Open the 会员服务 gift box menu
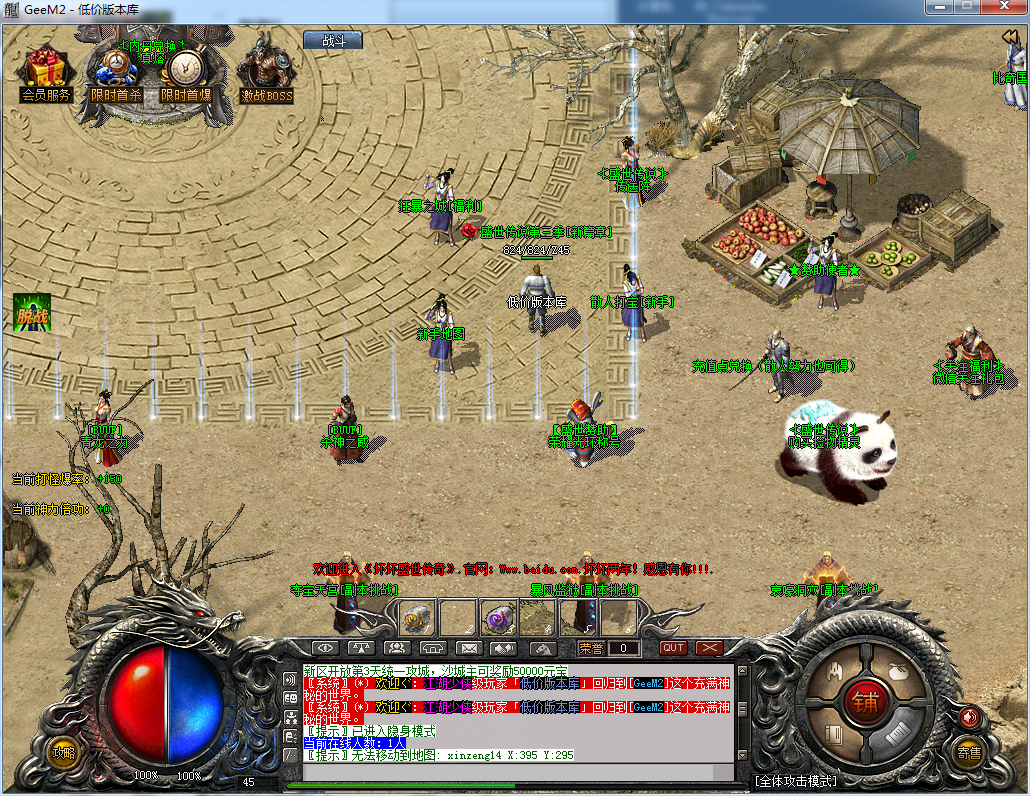This screenshot has height=796, width=1030. [x=46, y=75]
